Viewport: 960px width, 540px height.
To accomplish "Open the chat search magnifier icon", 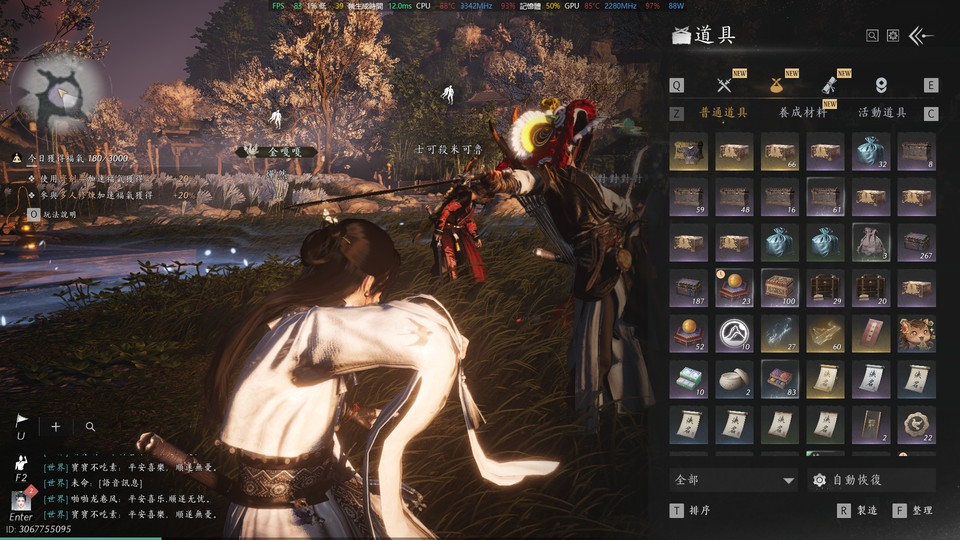I will (90, 426).
